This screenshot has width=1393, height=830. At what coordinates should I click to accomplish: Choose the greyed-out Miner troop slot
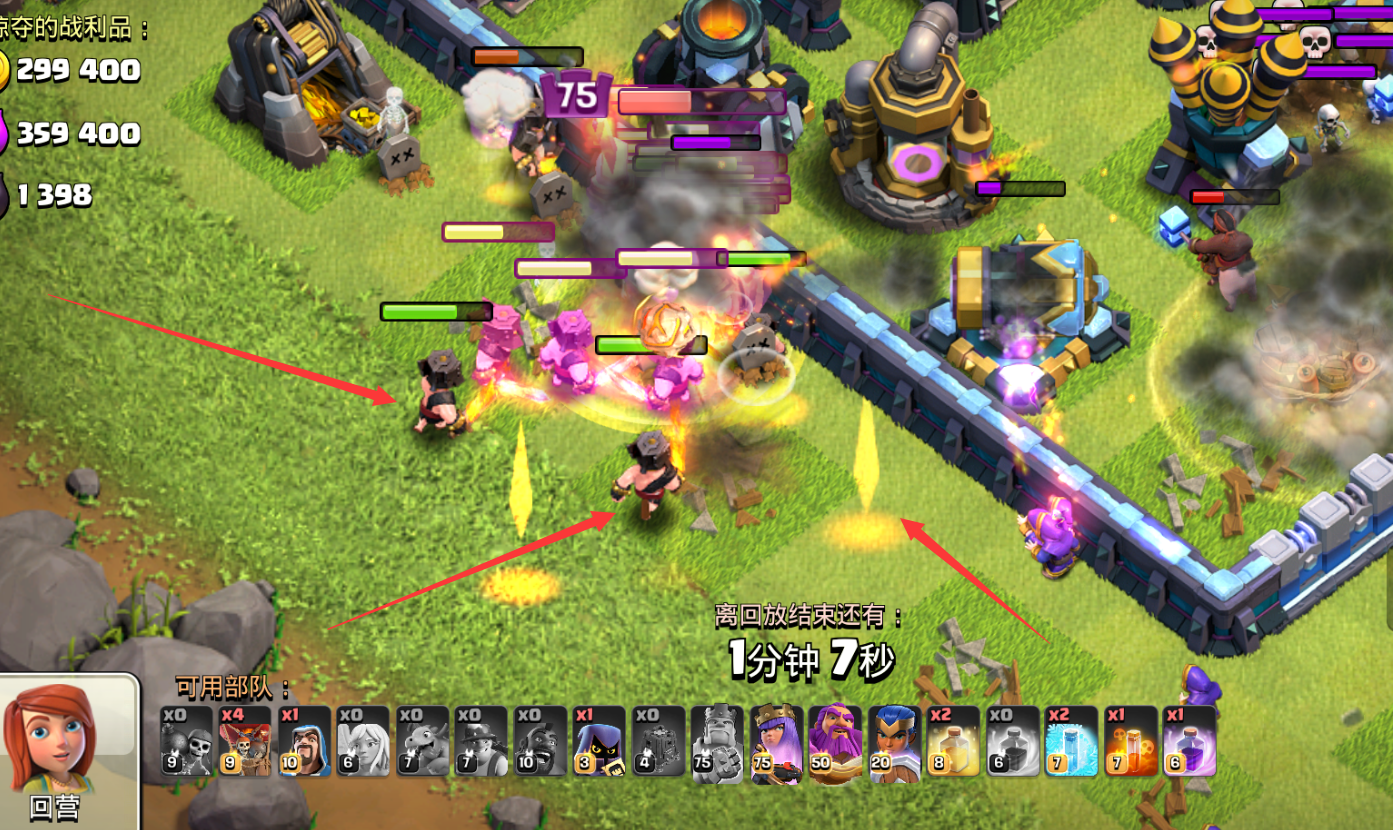[x=481, y=741]
